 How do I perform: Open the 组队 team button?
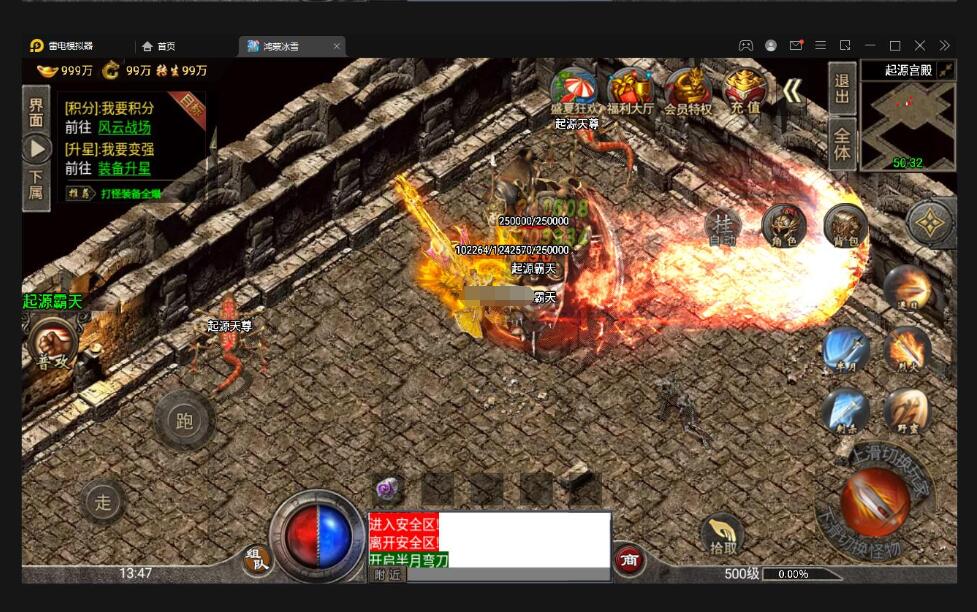click(x=258, y=561)
